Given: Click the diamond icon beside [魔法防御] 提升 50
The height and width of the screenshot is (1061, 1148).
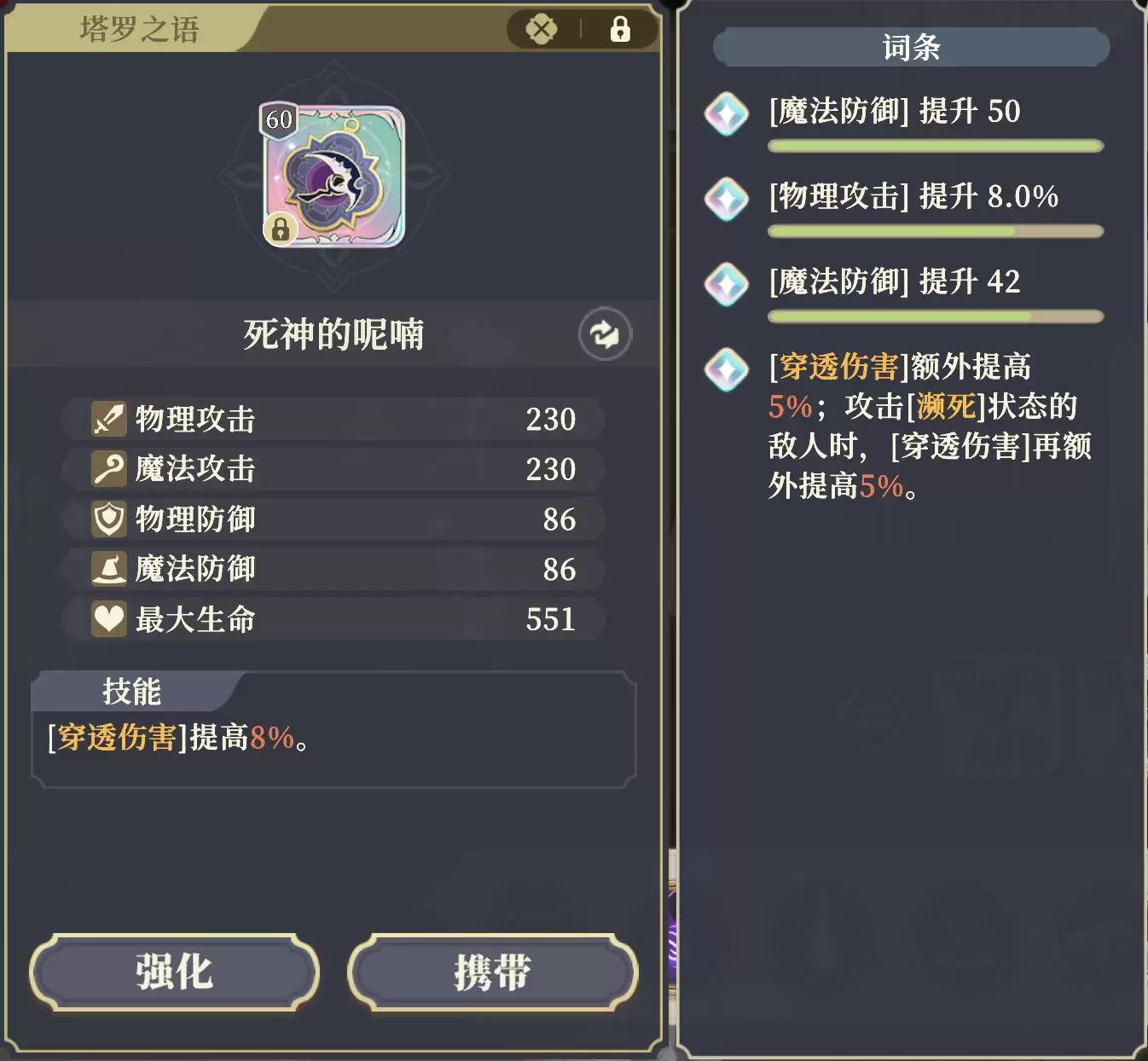Looking at the screenshot, I should pyautogui.click(x=726, y=114).
